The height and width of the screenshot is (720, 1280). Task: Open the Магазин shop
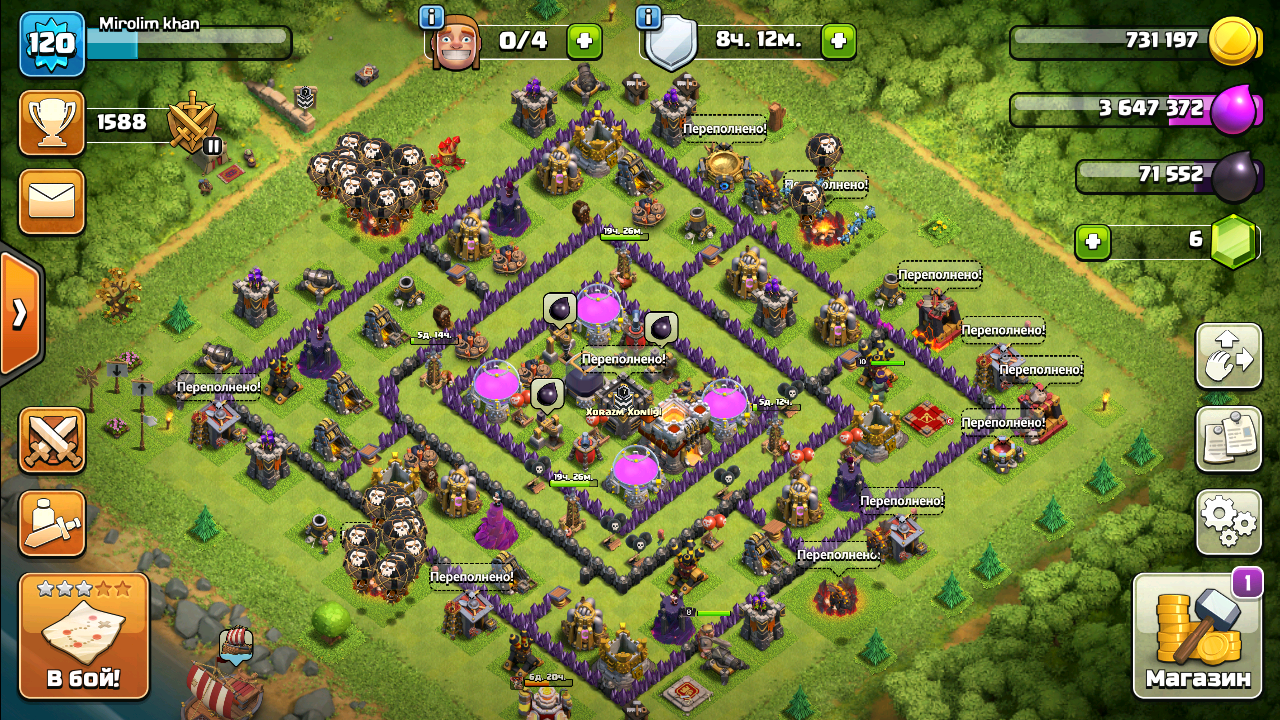(1198, 636)
